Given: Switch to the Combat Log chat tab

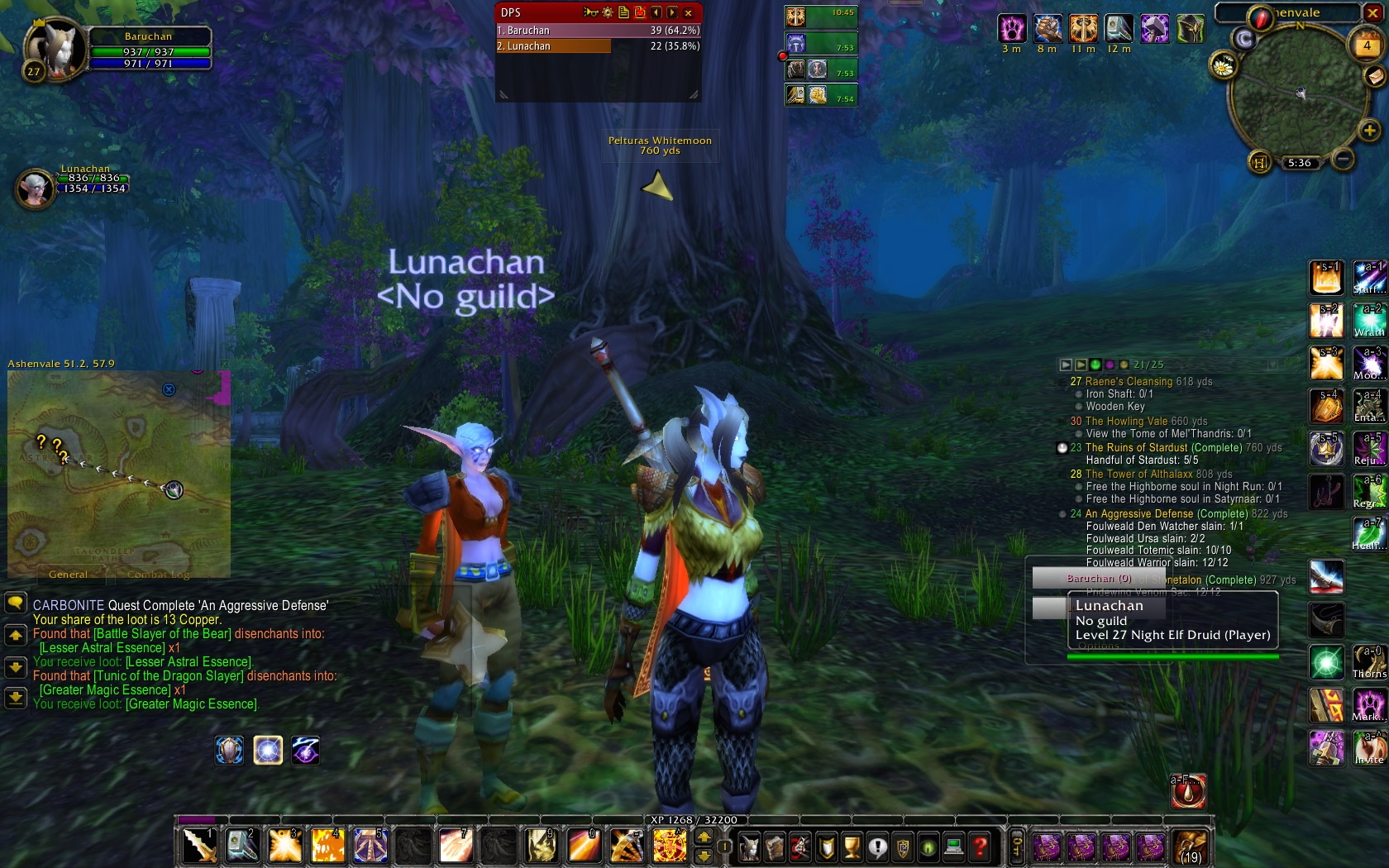Looking at the screenshot, I should pyautogui.click(x=159, y=575).
